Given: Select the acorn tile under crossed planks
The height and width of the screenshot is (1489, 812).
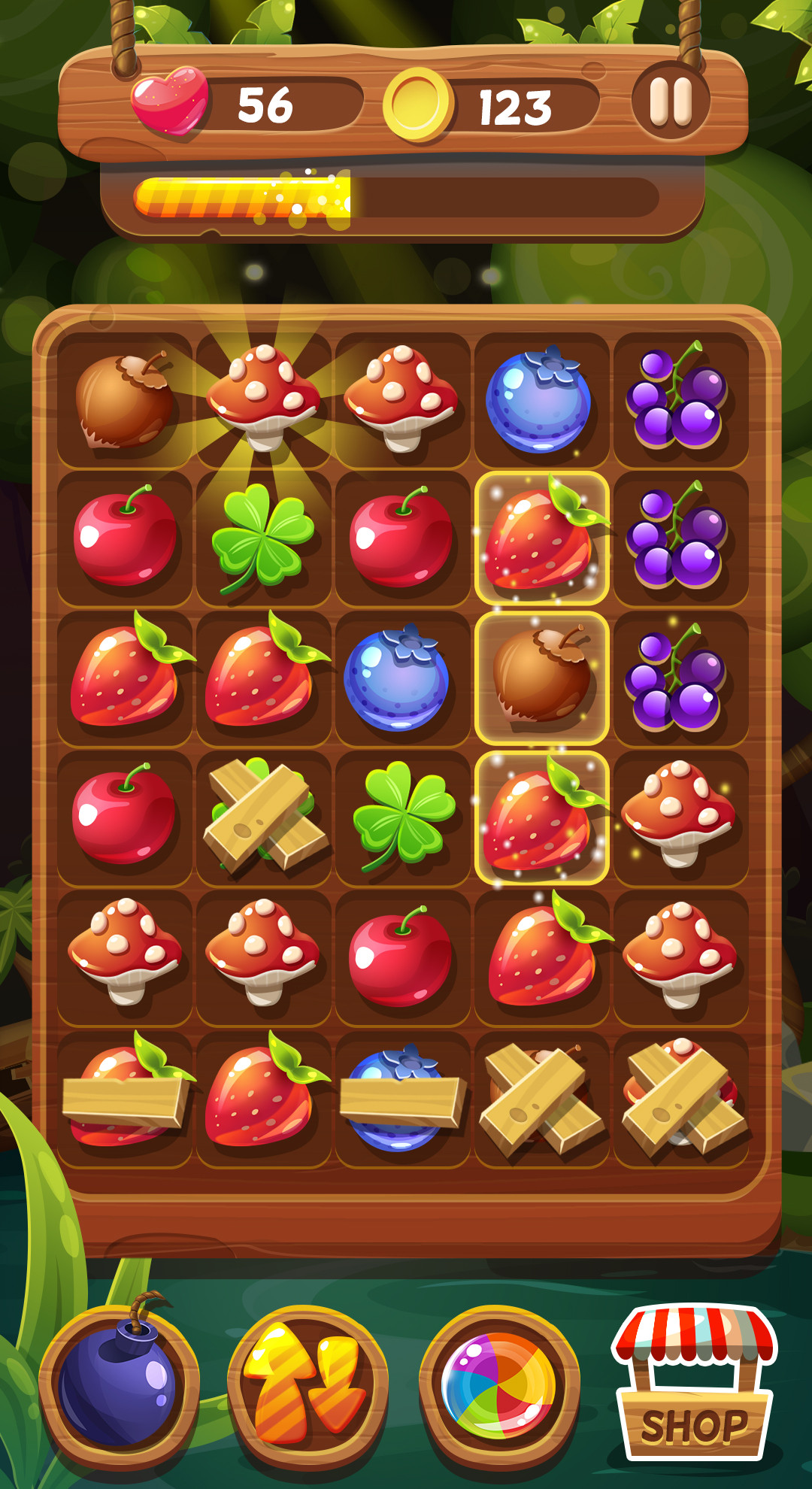Looking at the screenshot, I should [x=541, y=1099].
